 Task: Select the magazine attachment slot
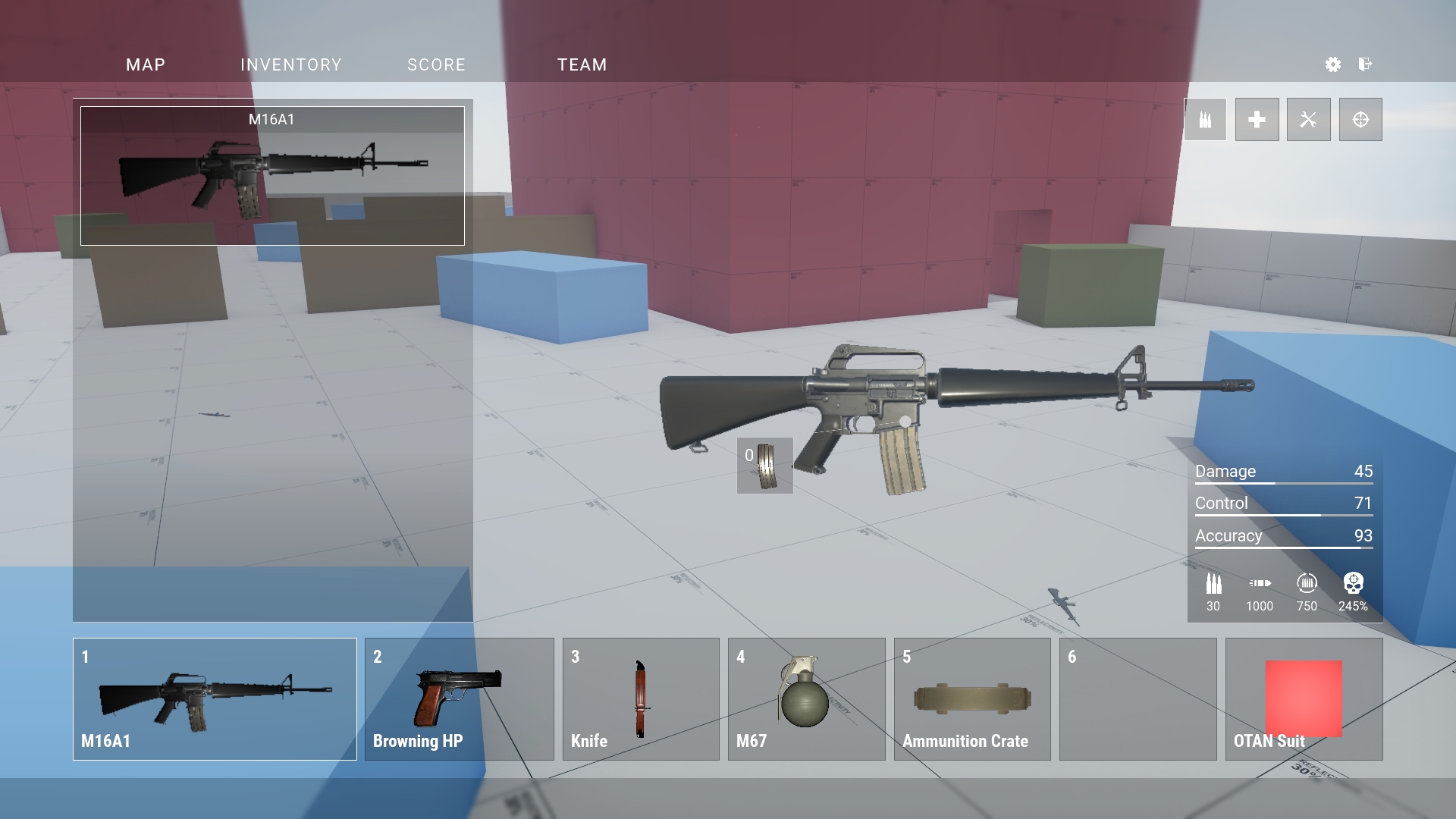[x=764, y=466]
